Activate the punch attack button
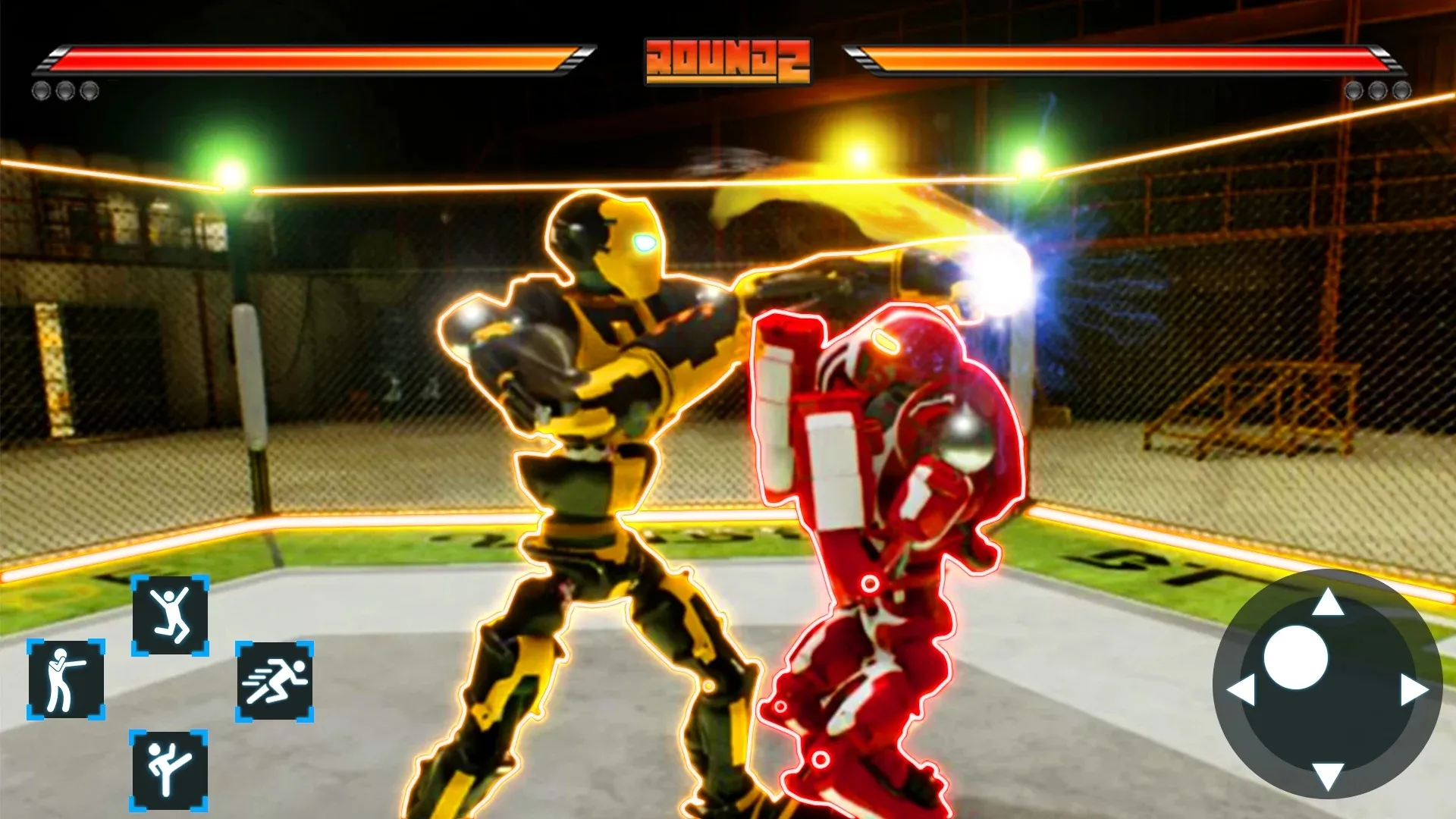The image size is (1456, 819). 66,679
